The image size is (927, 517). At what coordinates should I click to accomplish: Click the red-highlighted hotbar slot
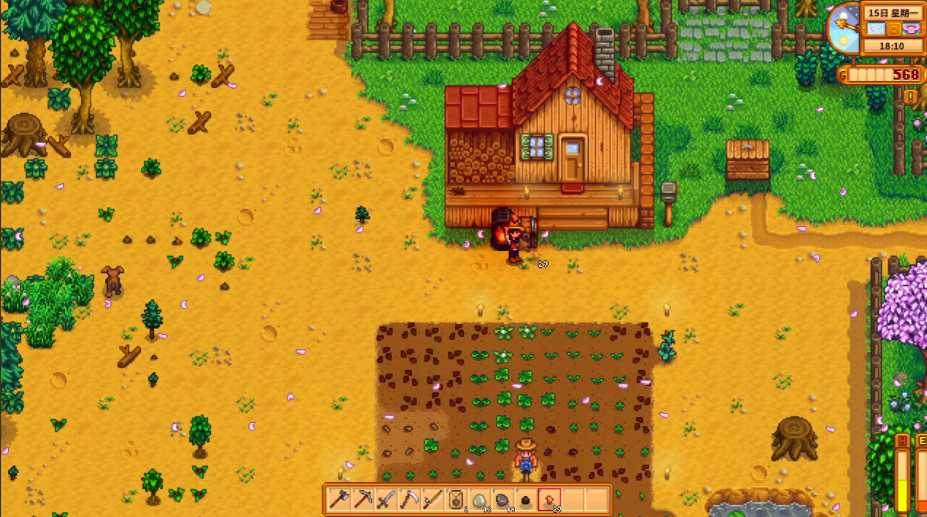[548, 499]
